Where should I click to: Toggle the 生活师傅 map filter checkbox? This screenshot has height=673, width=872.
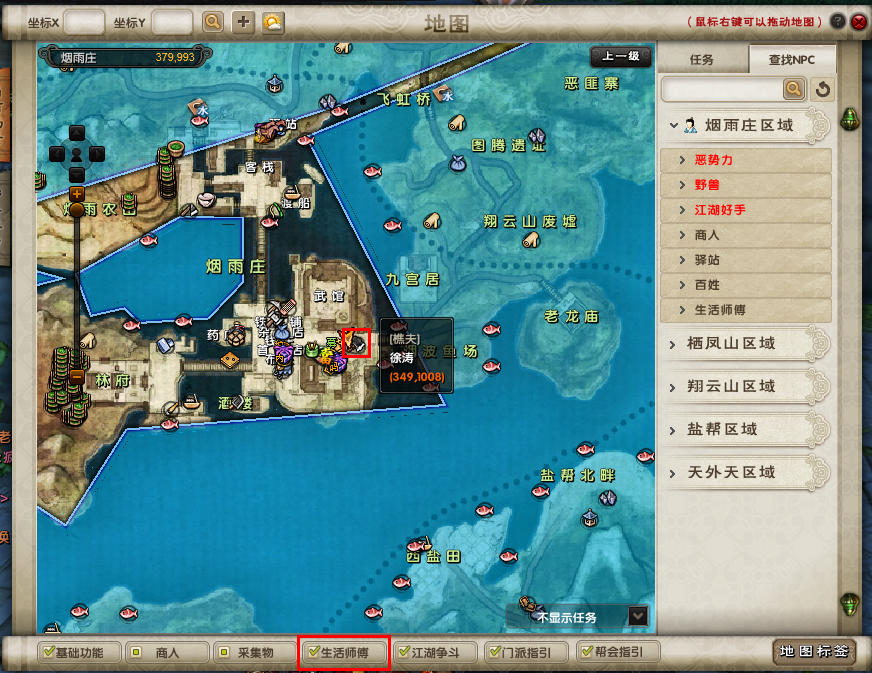(x=313, y=653)
